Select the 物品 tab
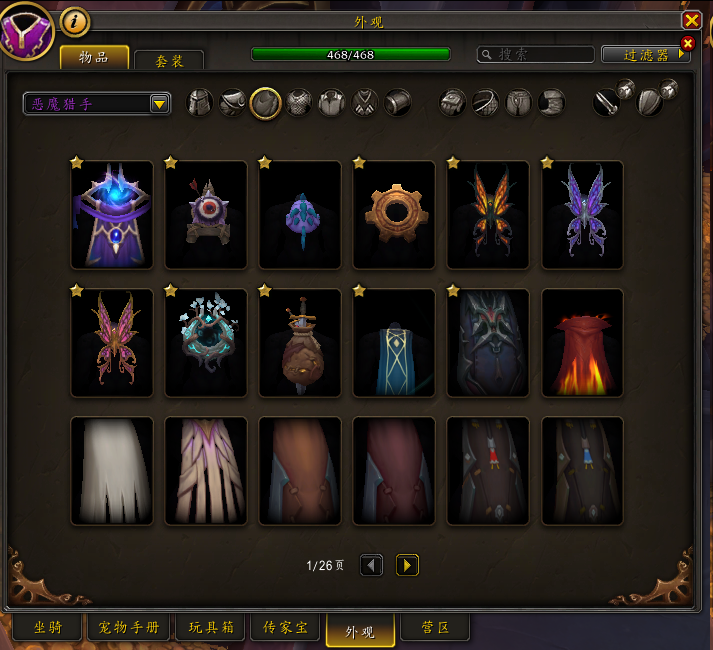 pyautogui.click(x=95, y=58)
